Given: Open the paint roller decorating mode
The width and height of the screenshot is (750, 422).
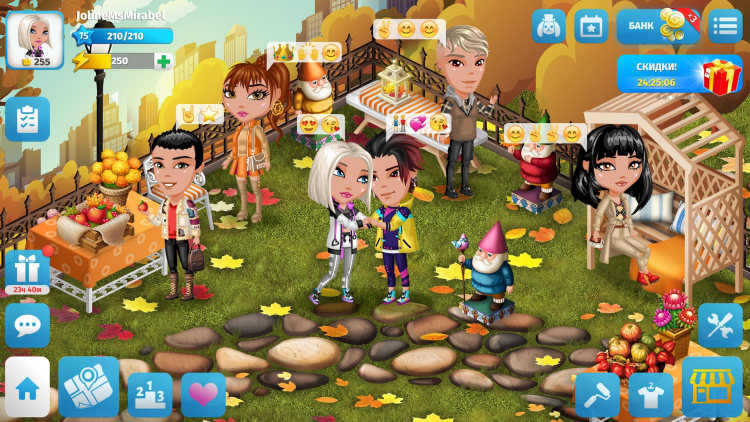Looking at the screenshot, I should [x=597, y=394].
